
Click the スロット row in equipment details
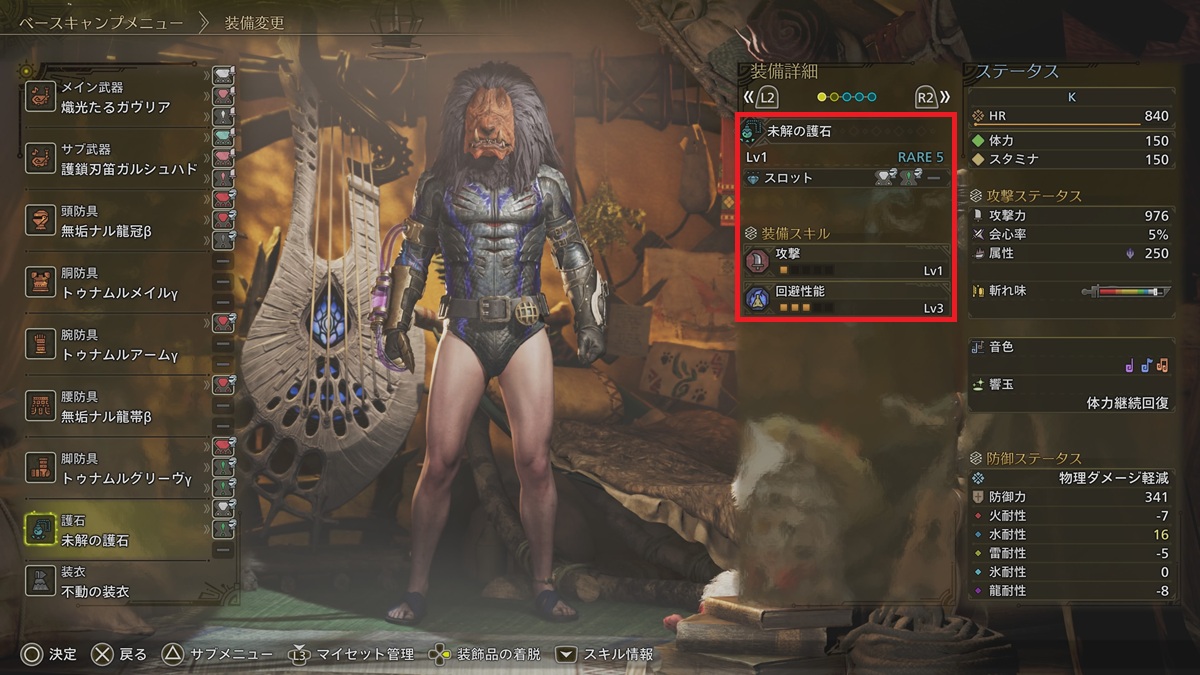pos(846,178)
